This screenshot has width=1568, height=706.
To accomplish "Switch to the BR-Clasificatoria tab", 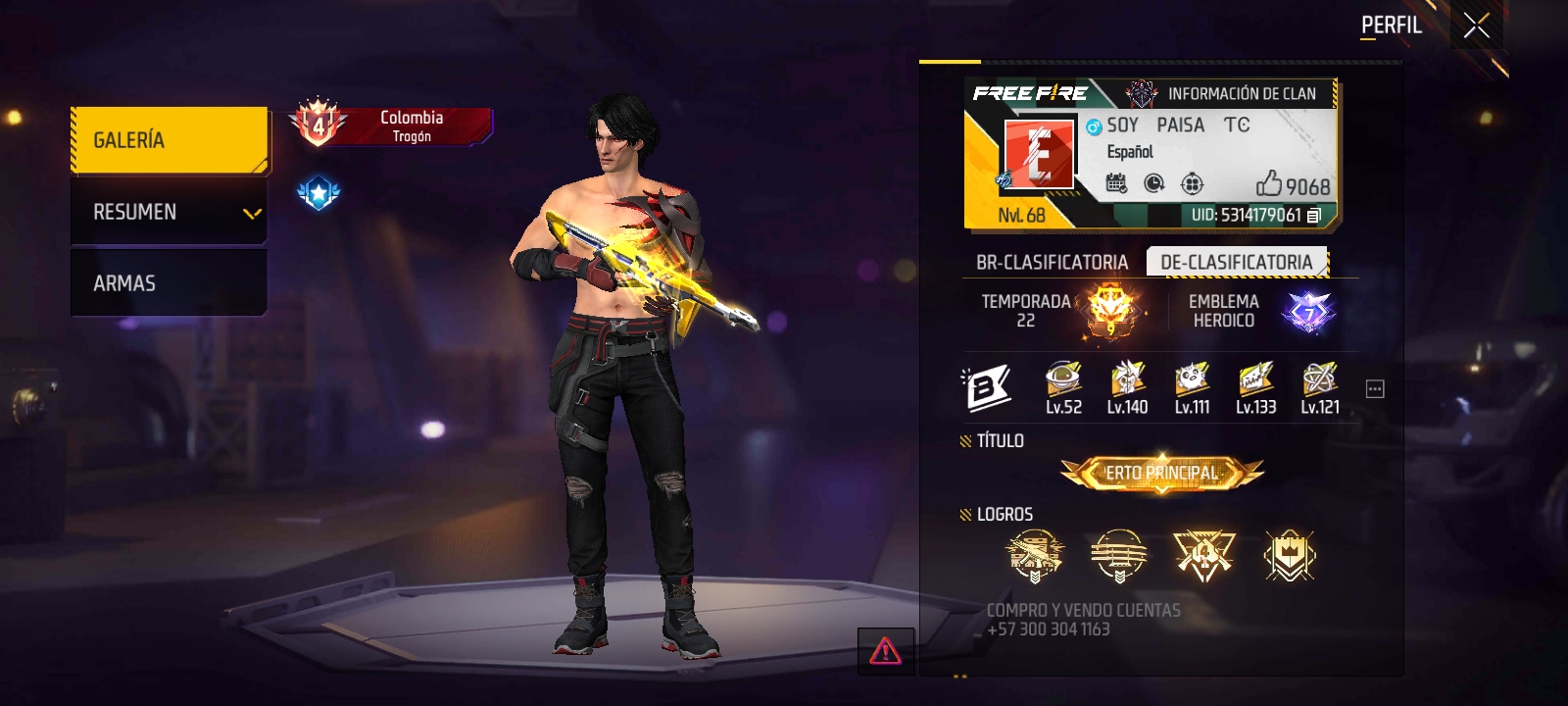I will (1052, 263).
